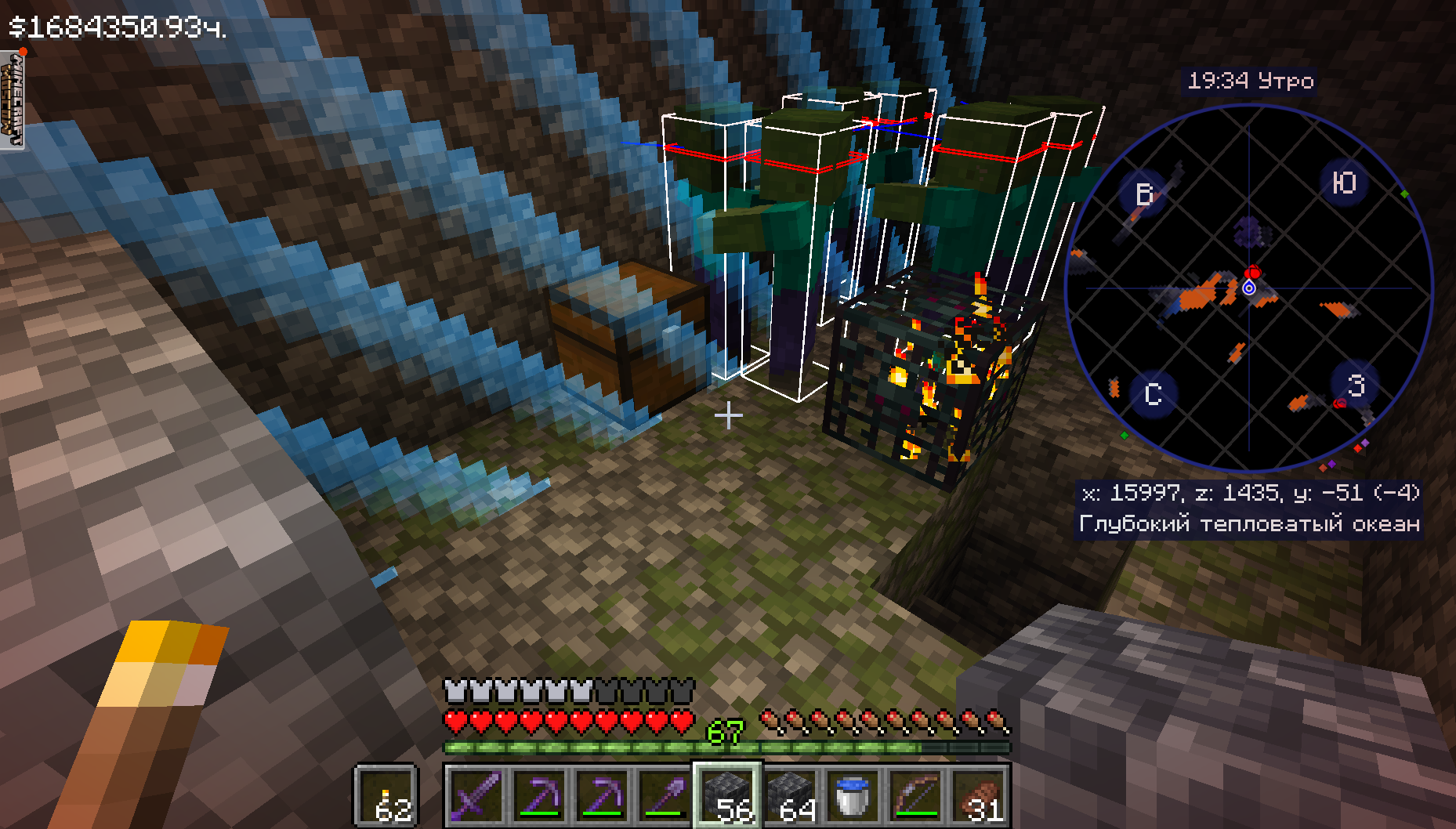Select the bow in the hotbar
The height and width of the screenshot is (829, 1456).
[x=915, y=795]
